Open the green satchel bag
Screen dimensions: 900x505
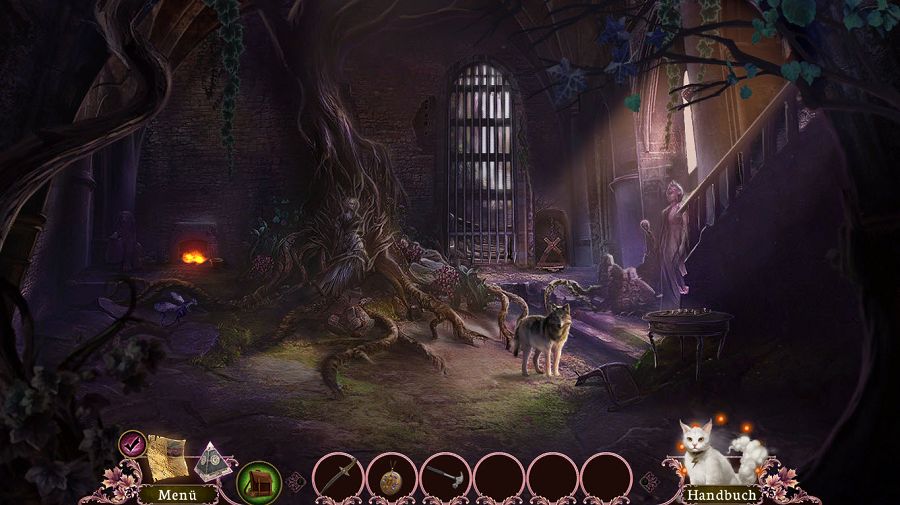258,480
